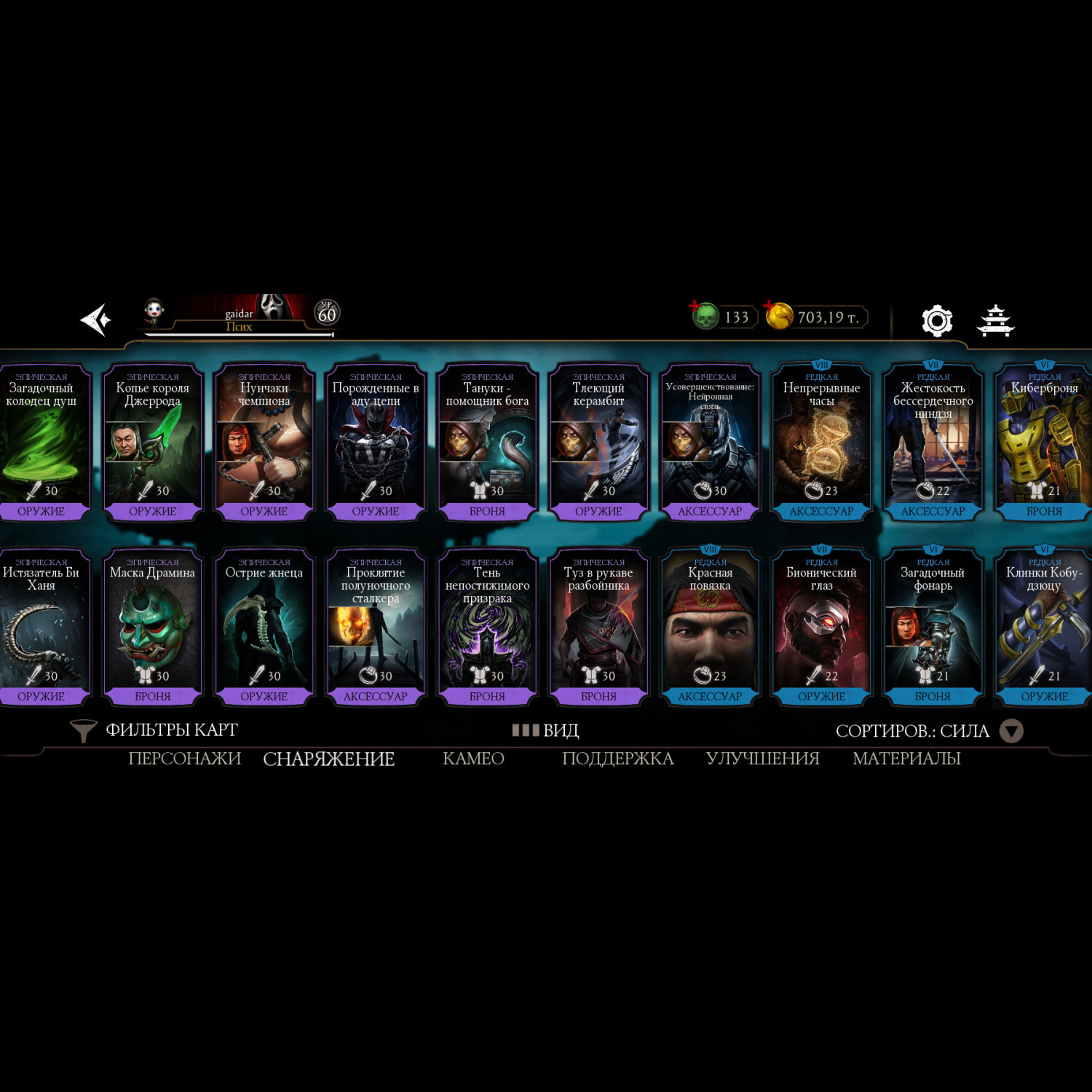Open the pagoda home icon
Viewport: 1092px width, 1092px height.
pos(995,320)
